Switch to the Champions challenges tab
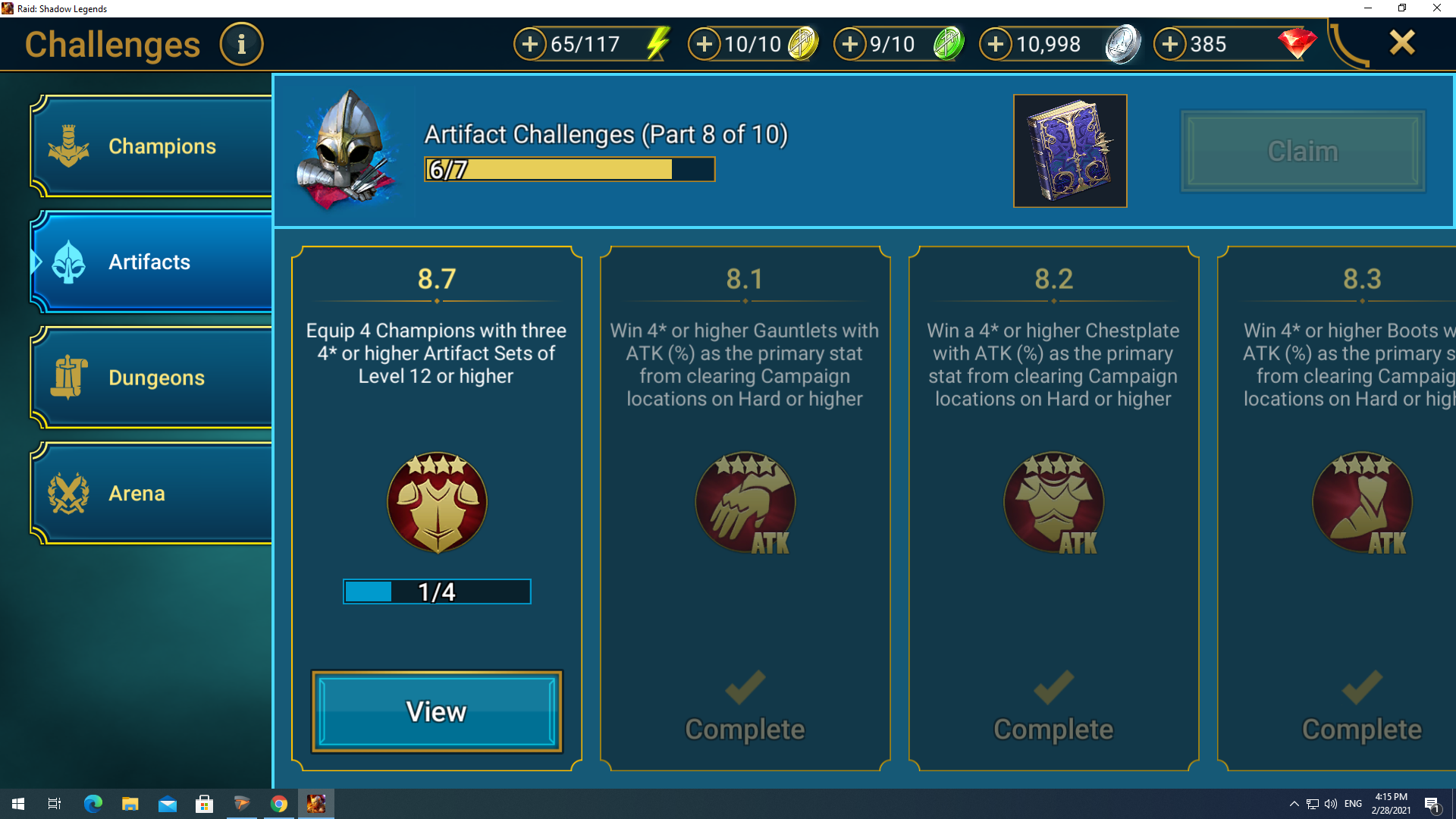1456x819 pixels. point(152,146)
